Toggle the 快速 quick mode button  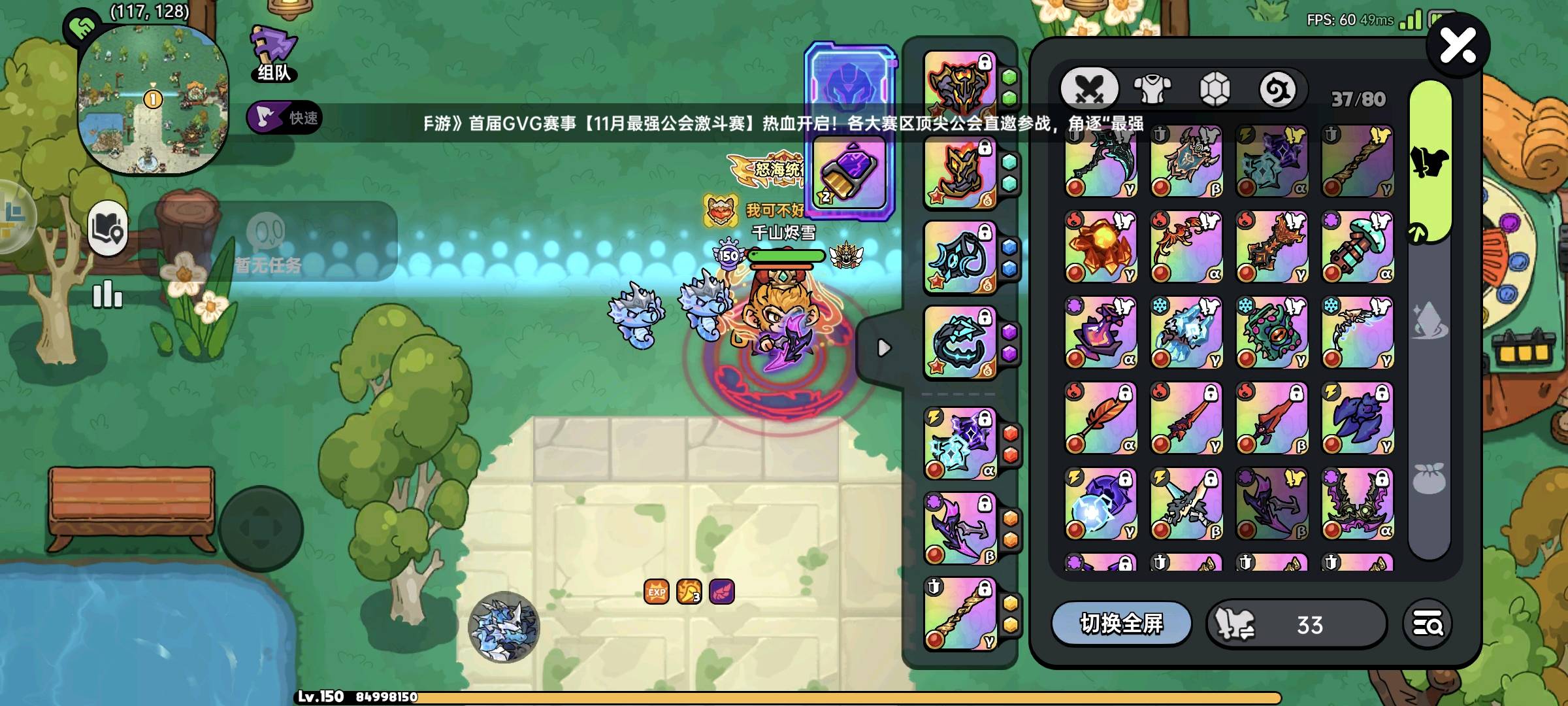(284, 118)
